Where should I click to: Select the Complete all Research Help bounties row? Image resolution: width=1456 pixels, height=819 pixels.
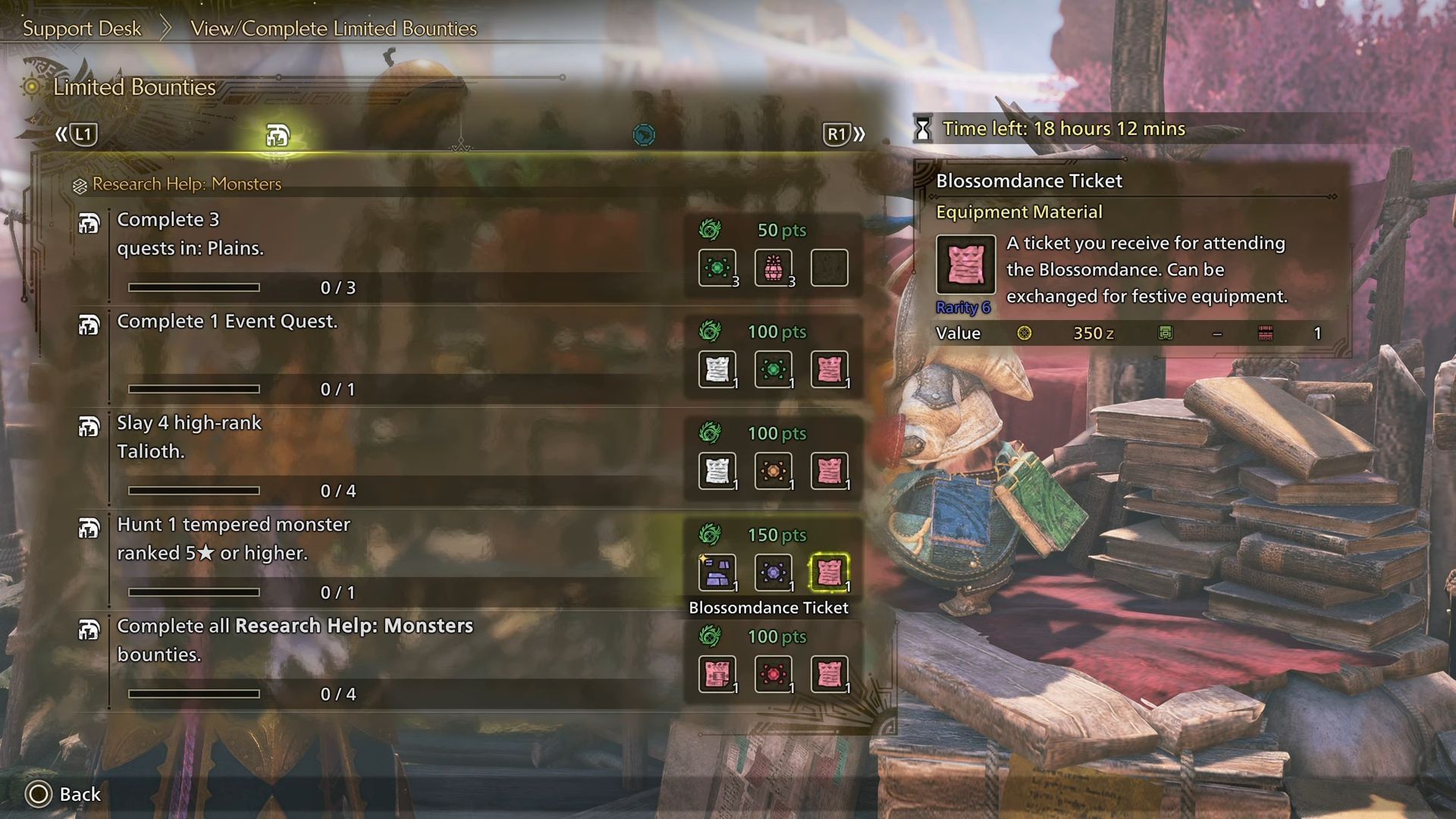(294, 640)
